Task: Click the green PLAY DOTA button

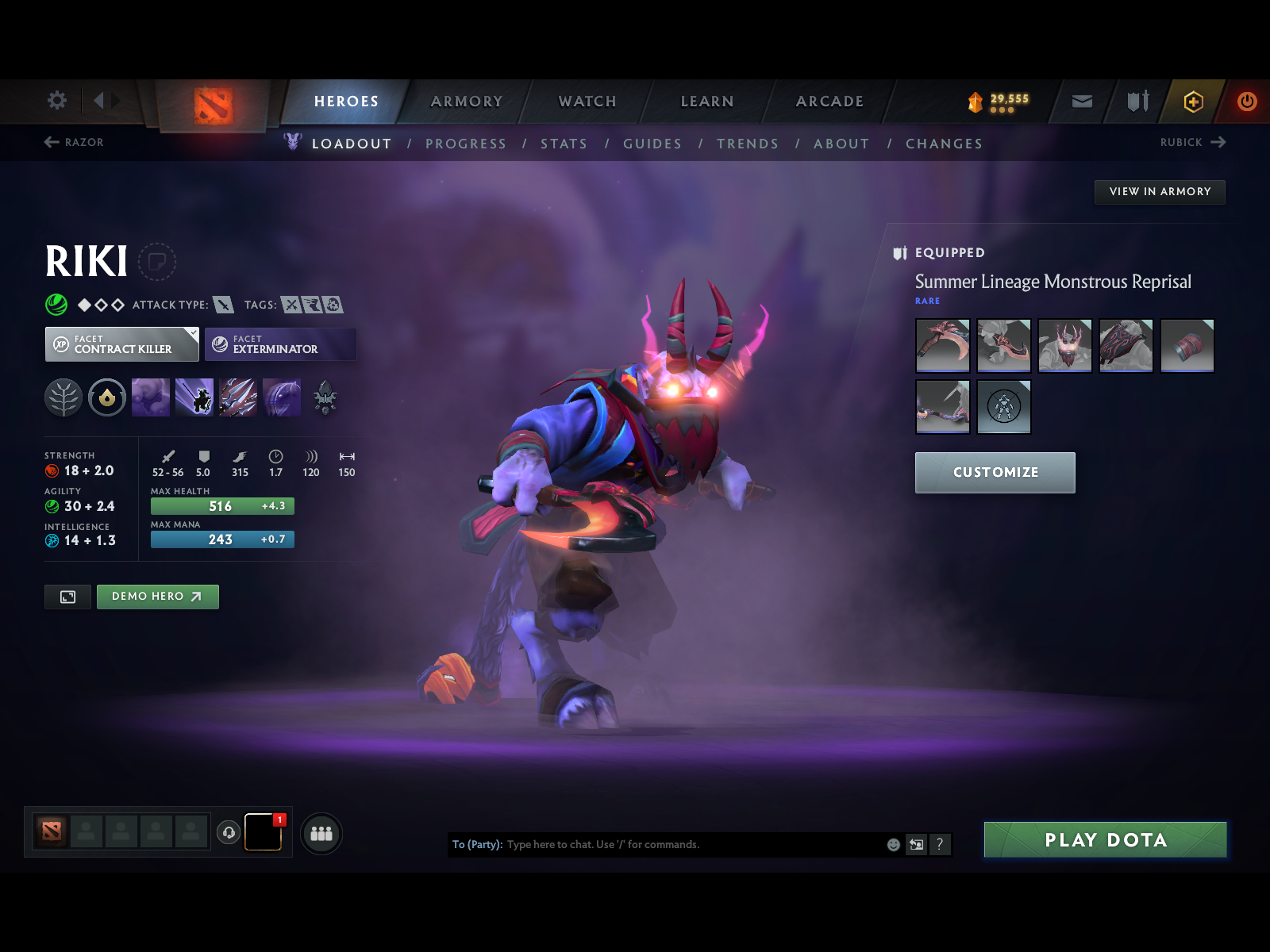Action: [1106, 840]
